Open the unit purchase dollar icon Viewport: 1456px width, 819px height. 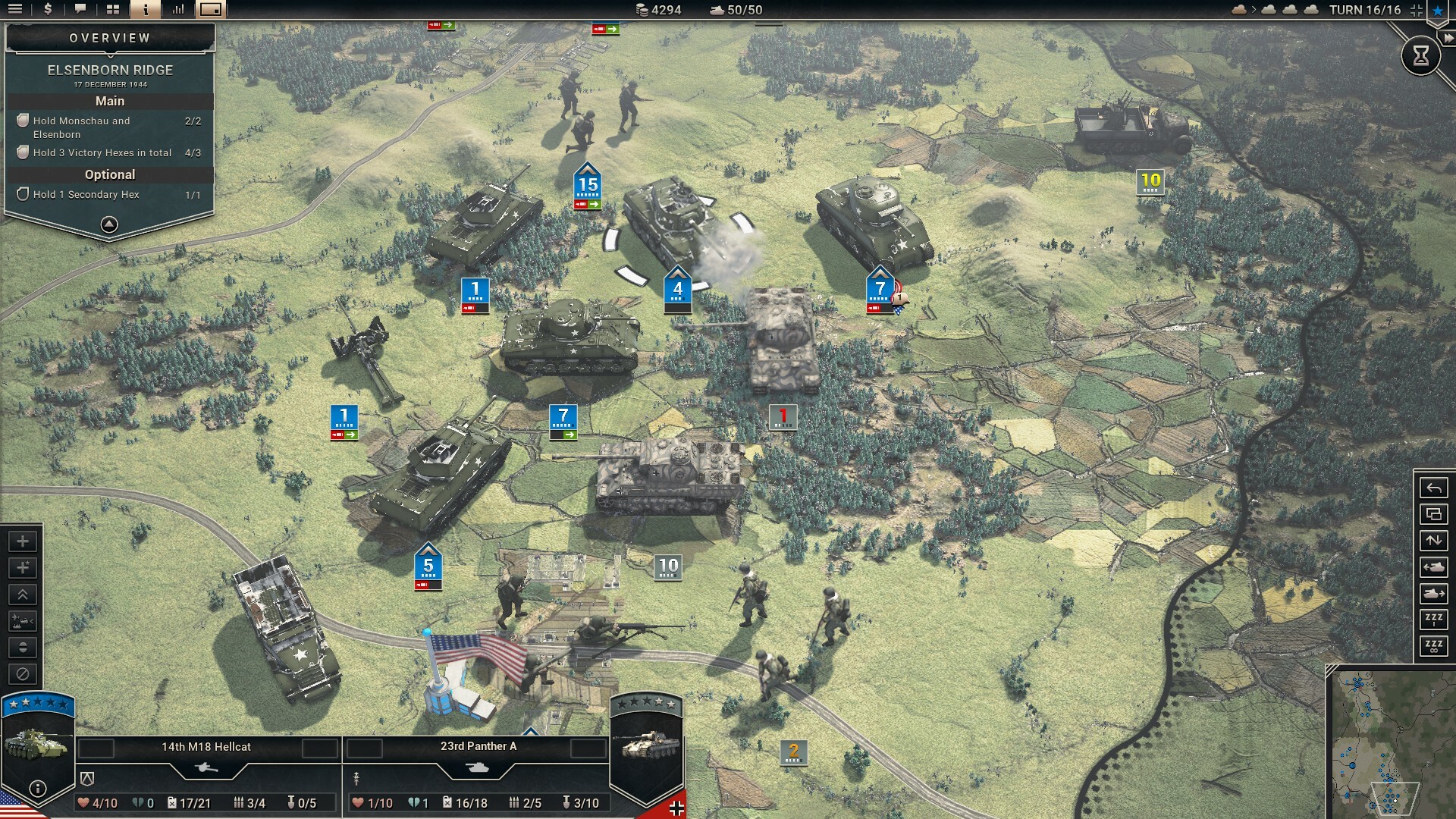(47, 10)
